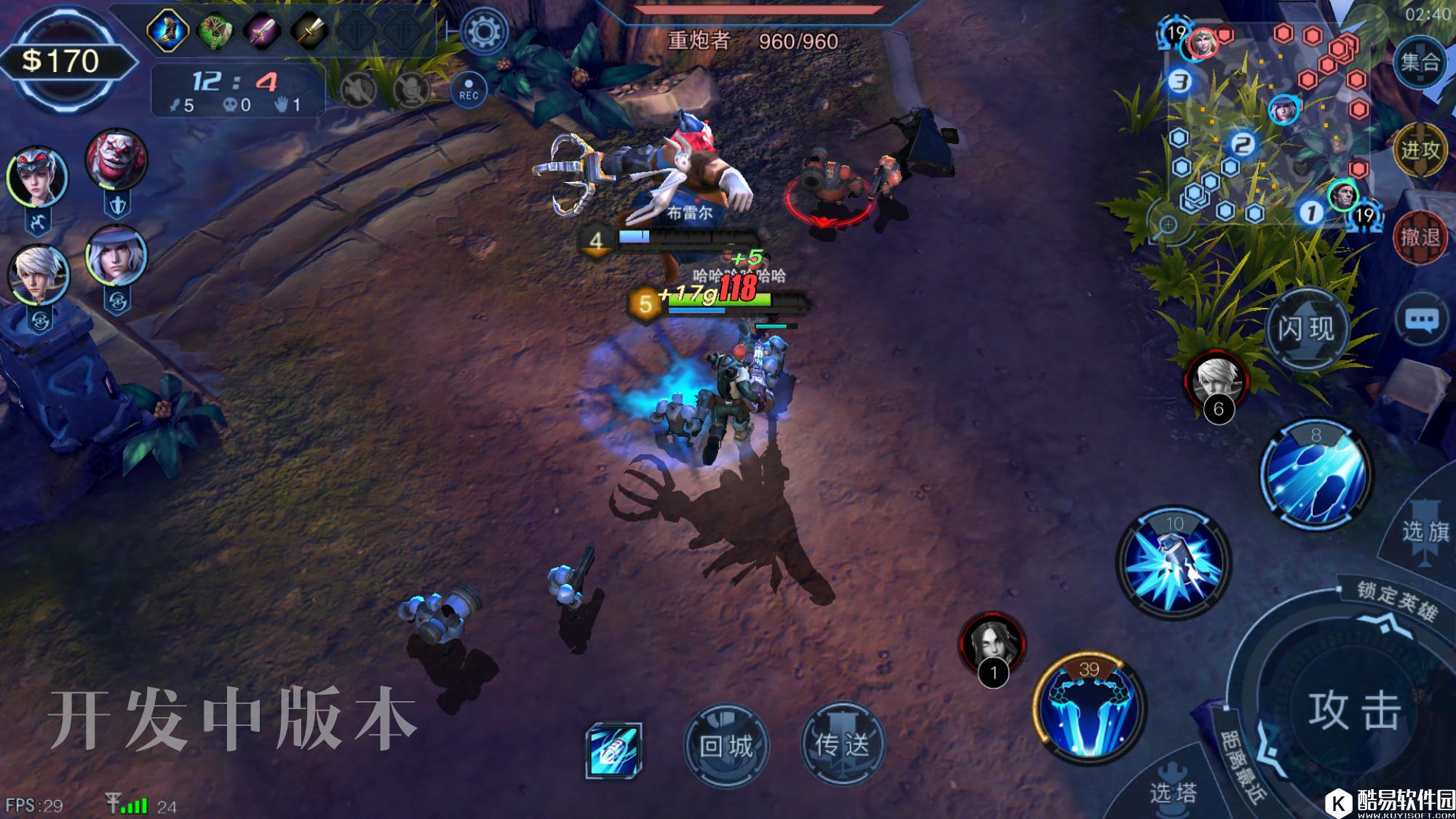This screenshot has width=1456, height=819.
Task: Use the 闪现 flash spell
Action: 1306,329
